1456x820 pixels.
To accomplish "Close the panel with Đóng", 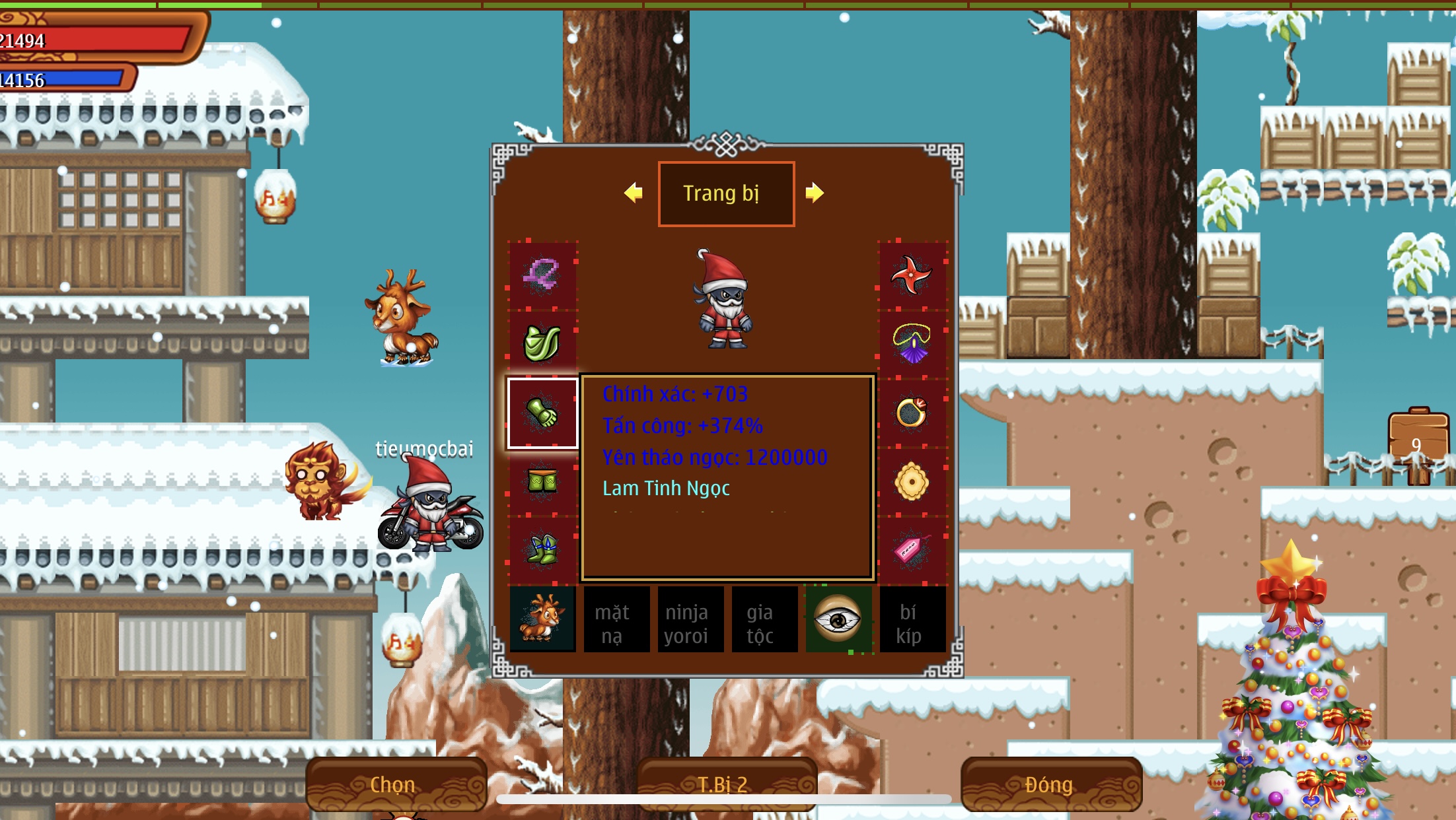I will [1050, 784].
